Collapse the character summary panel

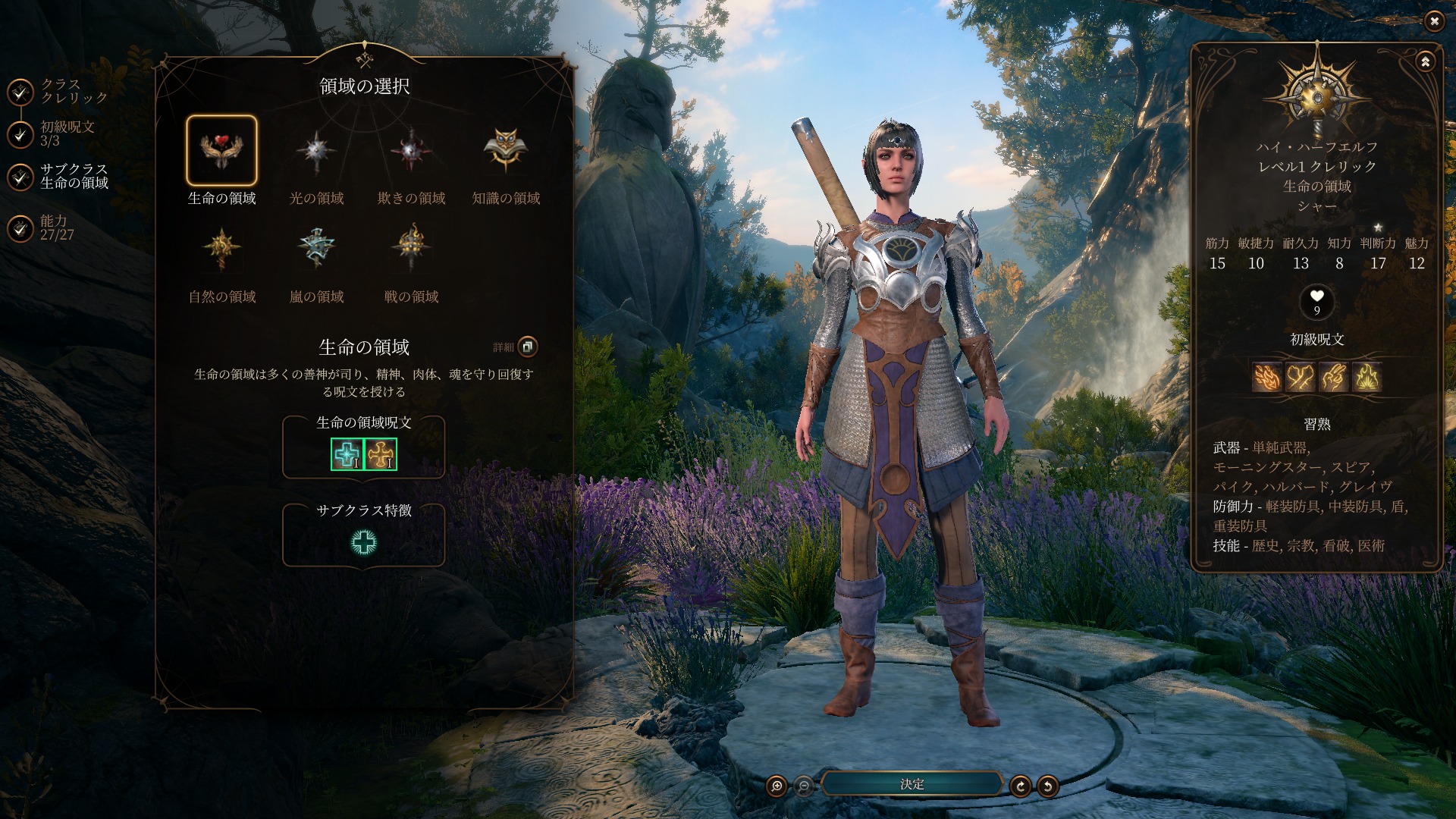click(x=1425, y=62)
